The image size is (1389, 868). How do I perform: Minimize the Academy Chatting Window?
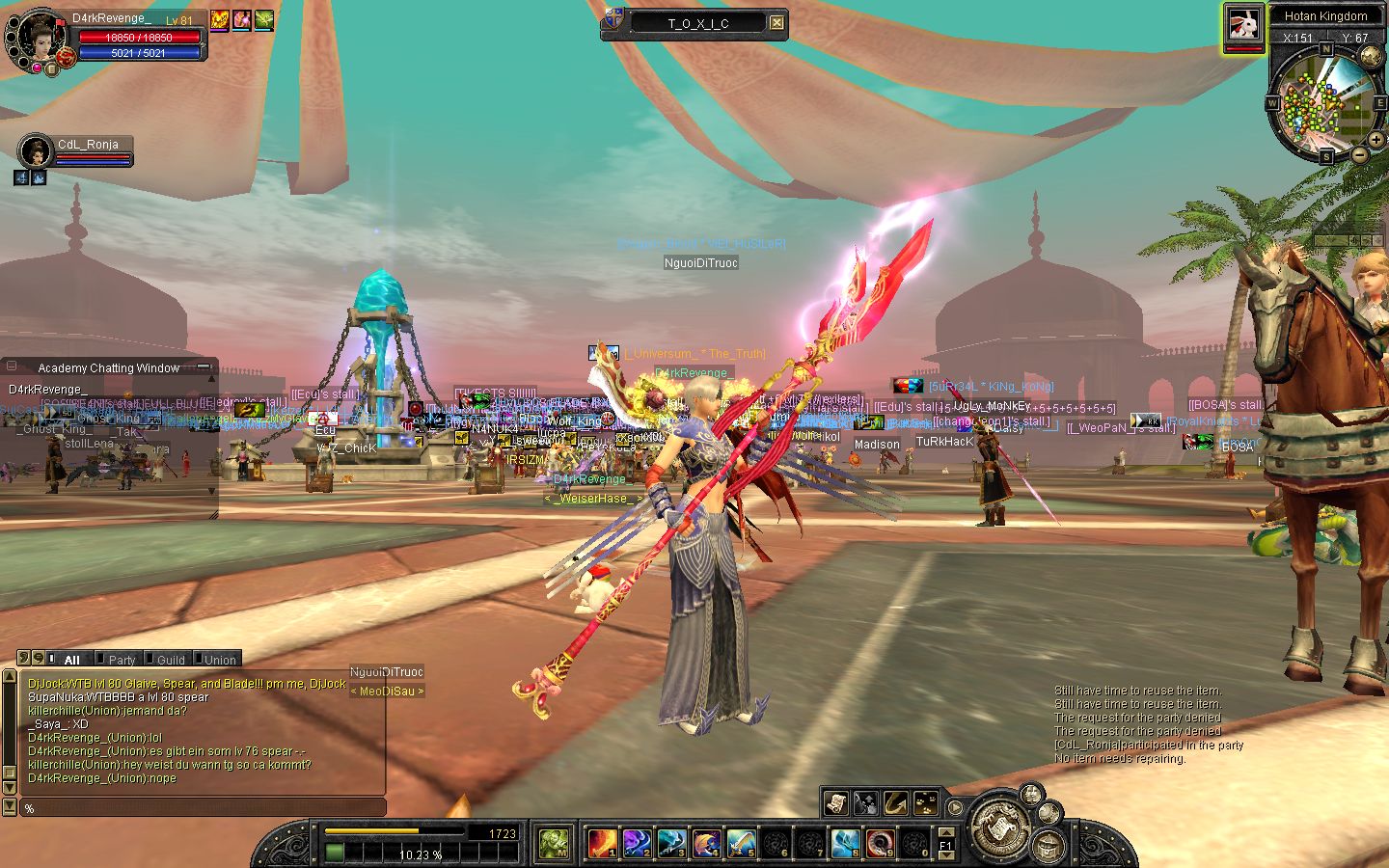pyautogui.click(x=204, y=367)
